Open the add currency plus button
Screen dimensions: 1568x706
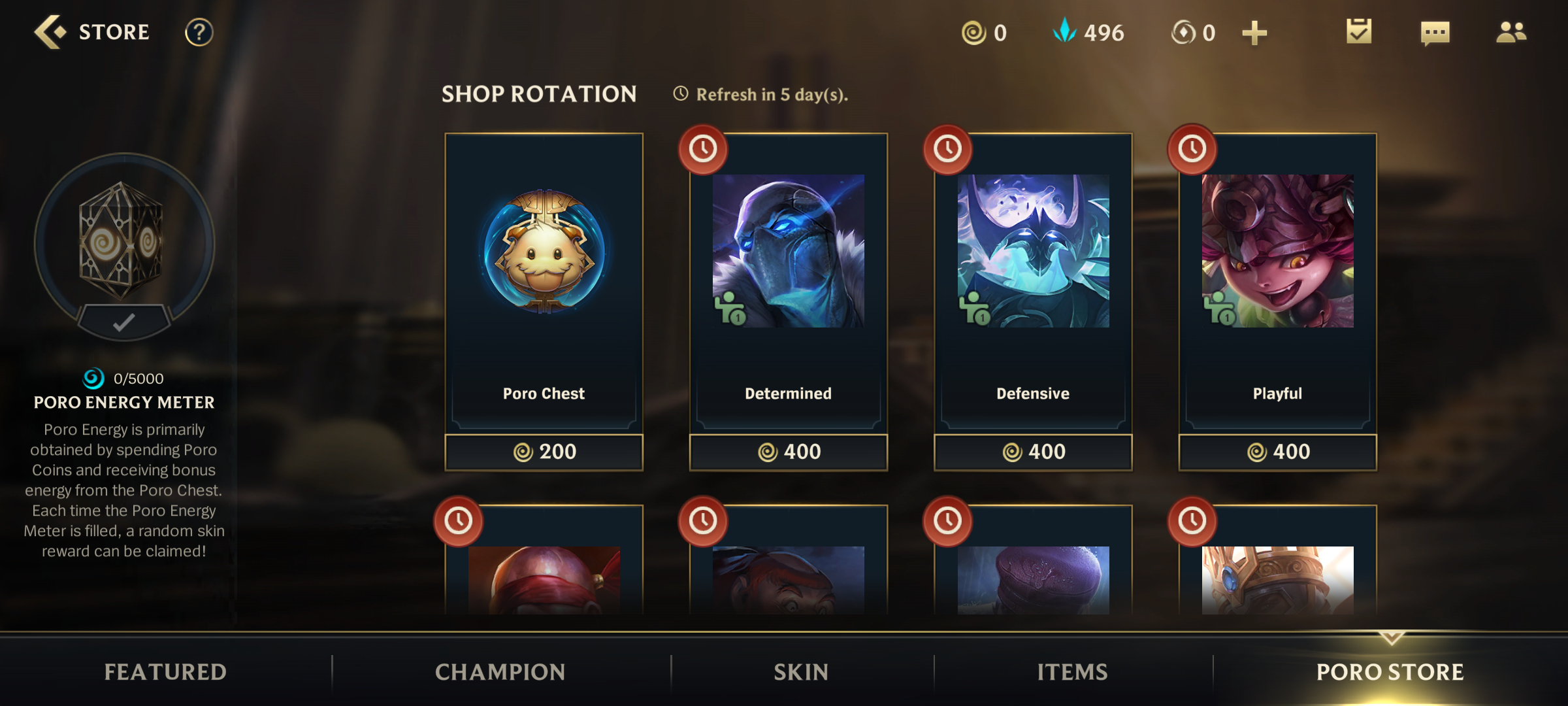pyautogui.click(x=1254, y=31)
